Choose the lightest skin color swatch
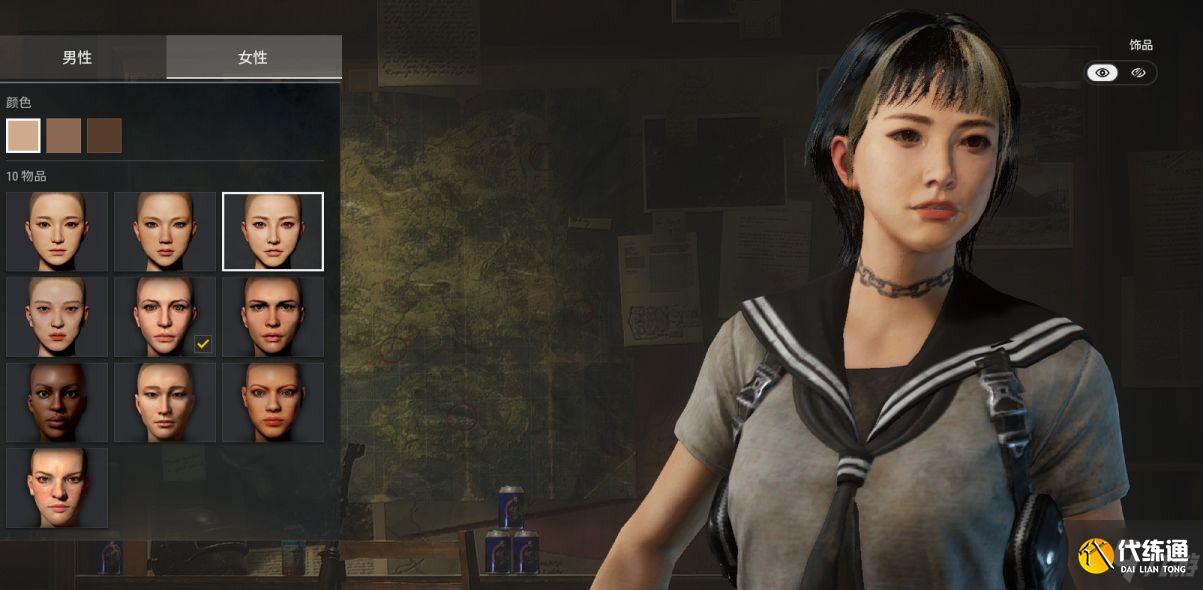 (x=23, y=135)
